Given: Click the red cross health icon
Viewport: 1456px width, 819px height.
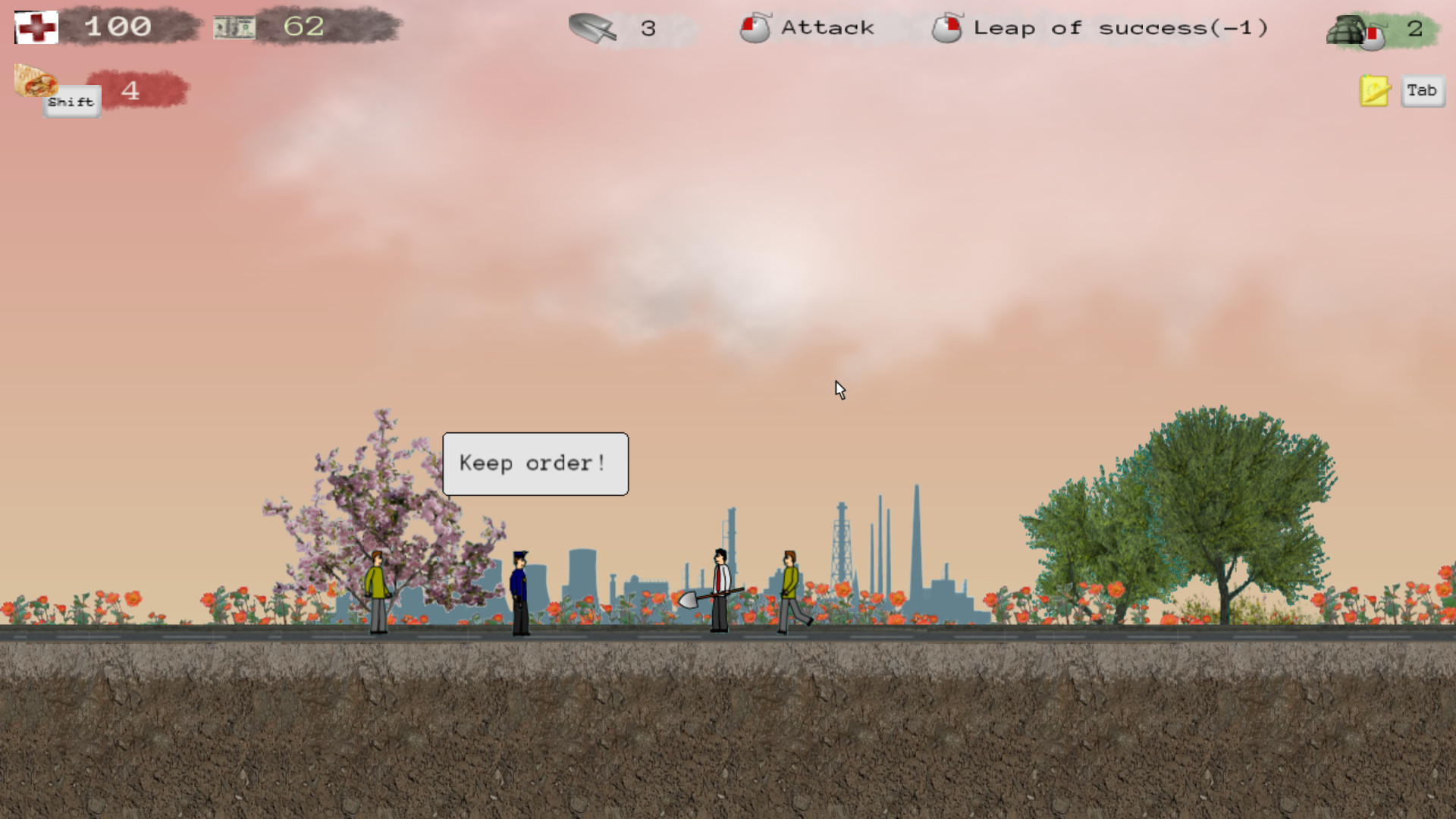Looking at the screenshot, I should tap(35, 27).
